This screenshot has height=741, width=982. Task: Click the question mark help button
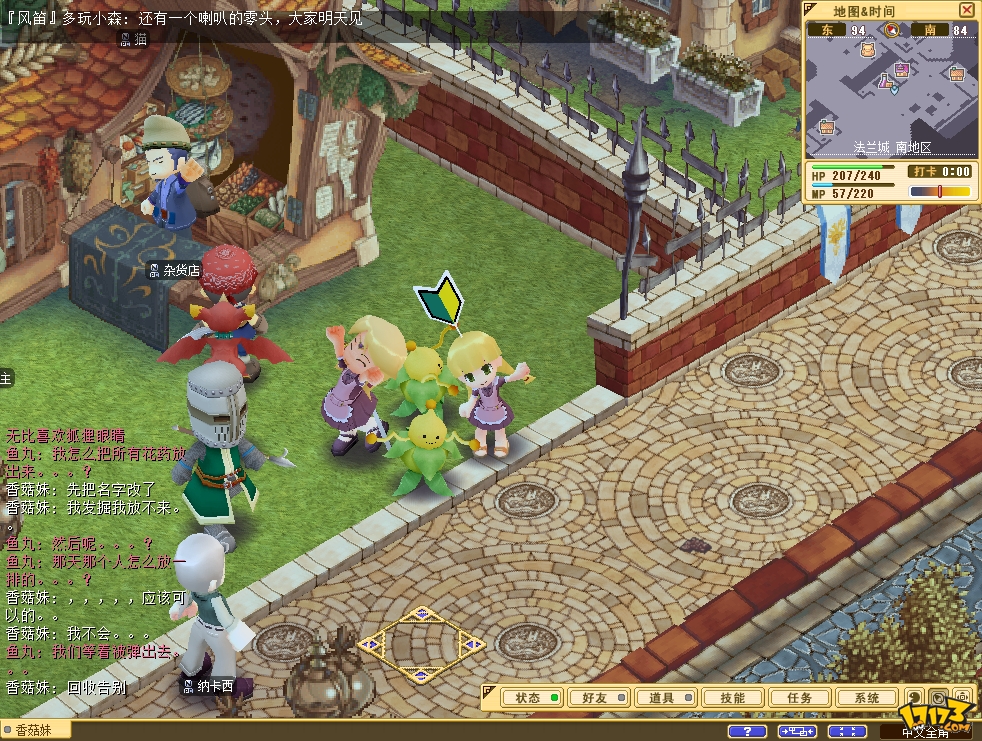point(747,732)
